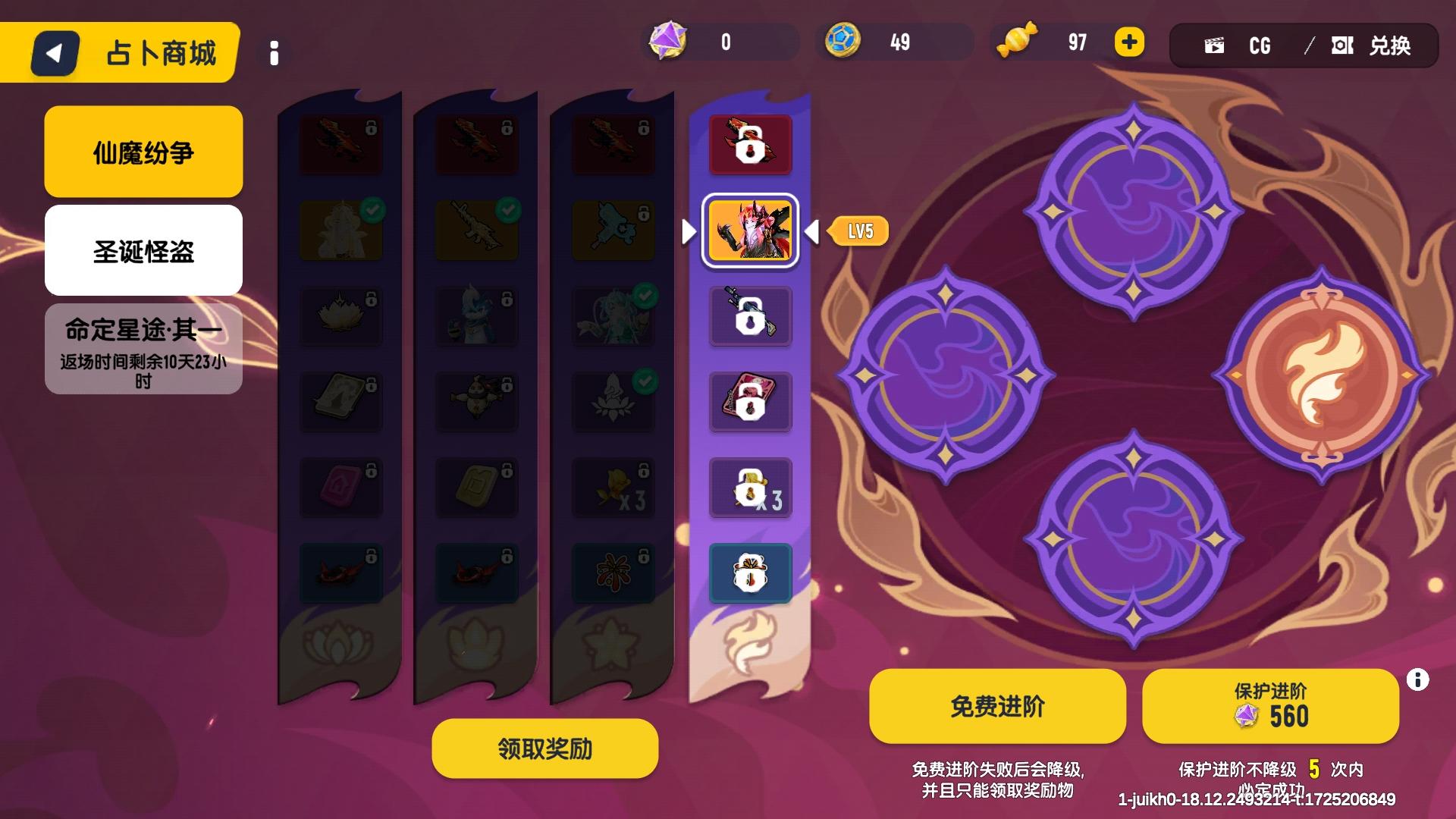Click the right arrow near the LV5 badge

coord(814,232)
